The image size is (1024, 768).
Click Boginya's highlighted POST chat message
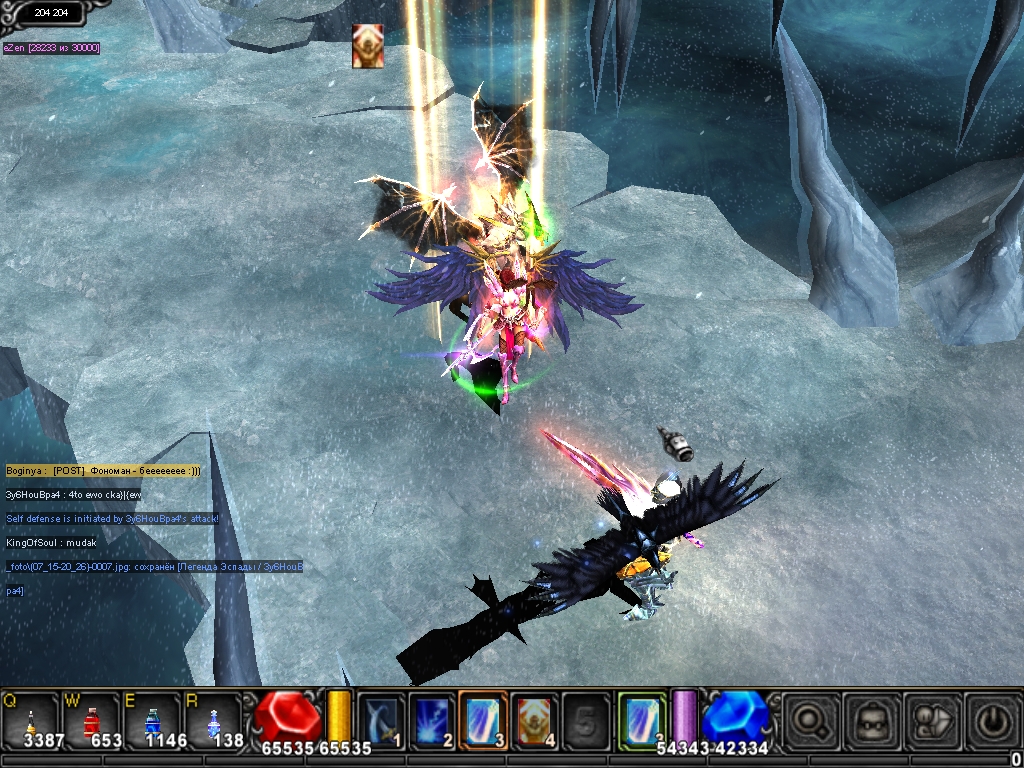(x=103, y=470)
